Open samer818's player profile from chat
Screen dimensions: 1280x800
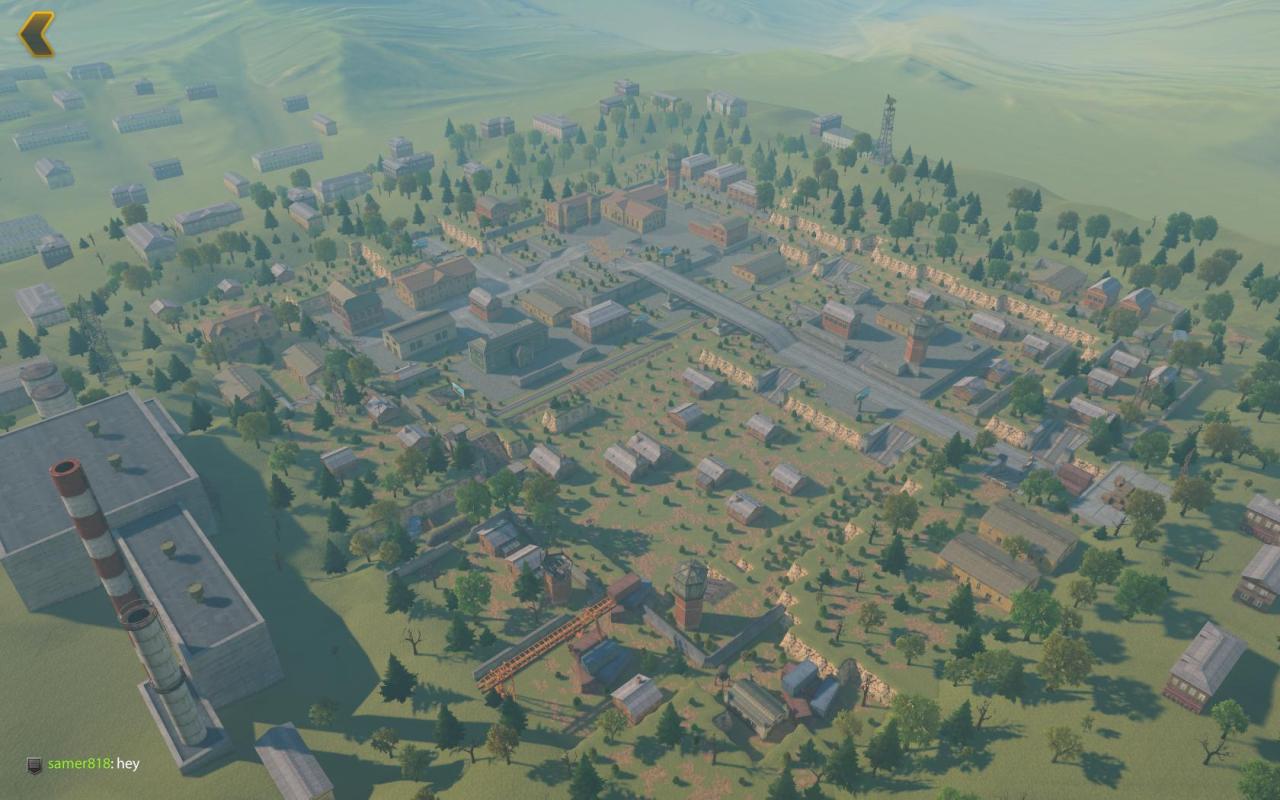[x=80, y=763]
